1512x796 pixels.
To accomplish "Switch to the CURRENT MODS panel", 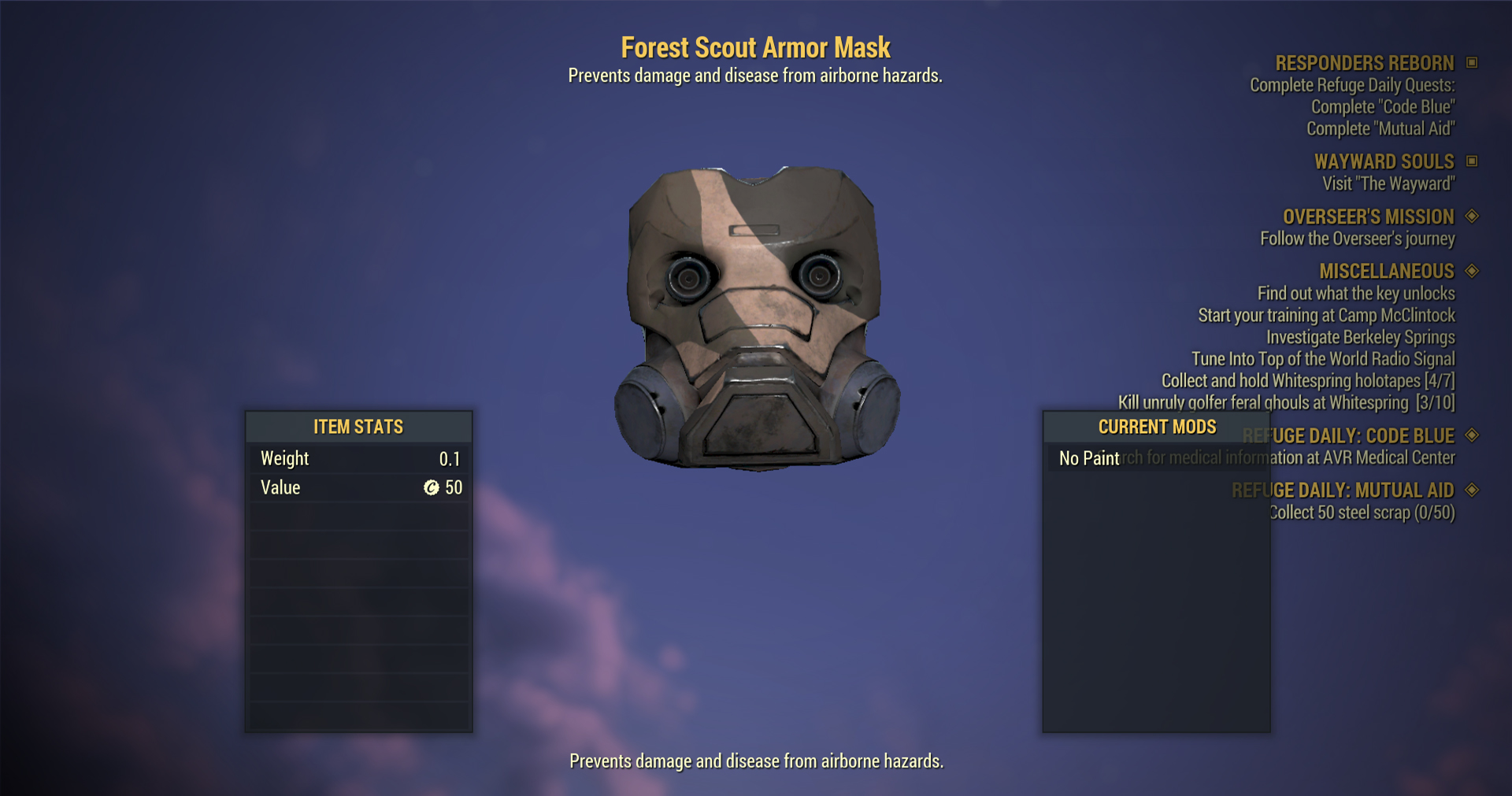I will click(1156, 427).
